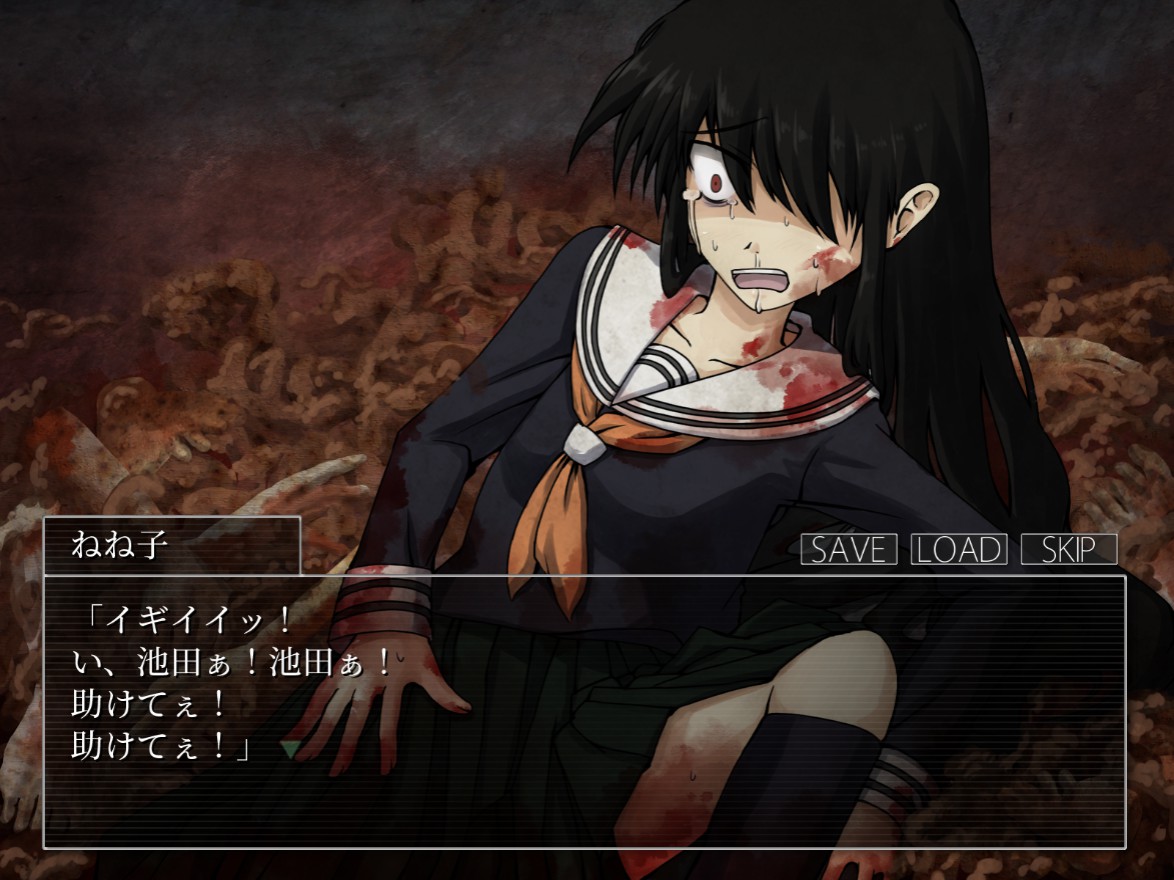The height and width of the screenshot is (880, 1174).
Task: Activate the SKIP button
Action: pyautogui.click(x=1068, y=549)
